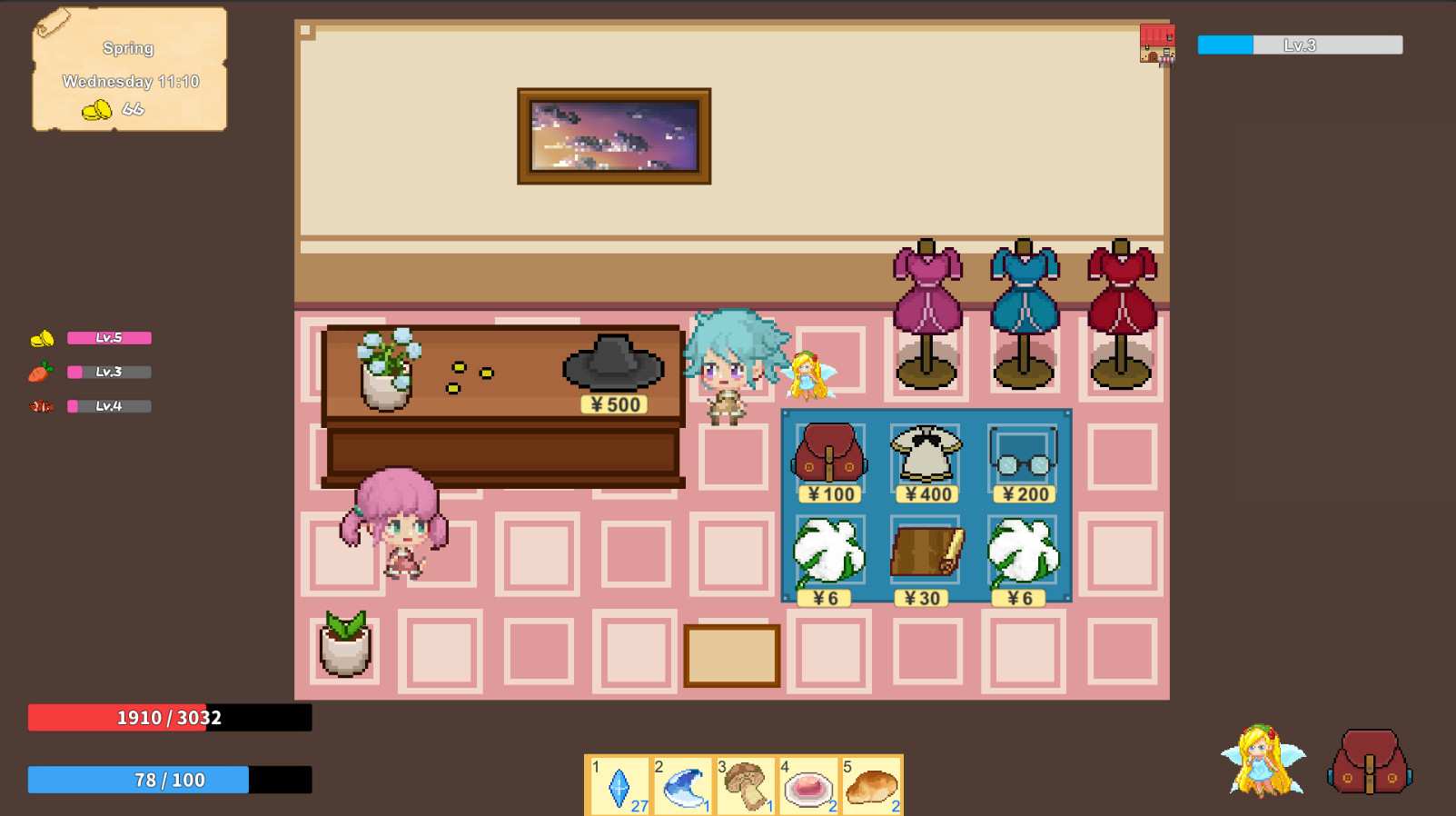
Task: Select the mushroom in hotbar slot 3
Action: [x=746, y=784]
